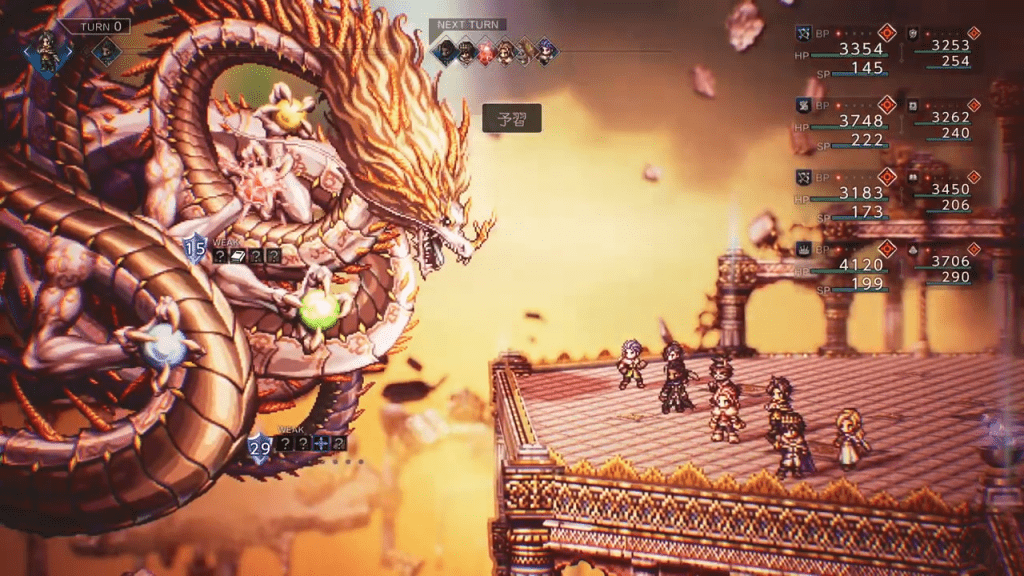1024x576 pixels.
Task: Inspect the revealed blue sparkle weakness icon
Action: [x=321, y=443]
